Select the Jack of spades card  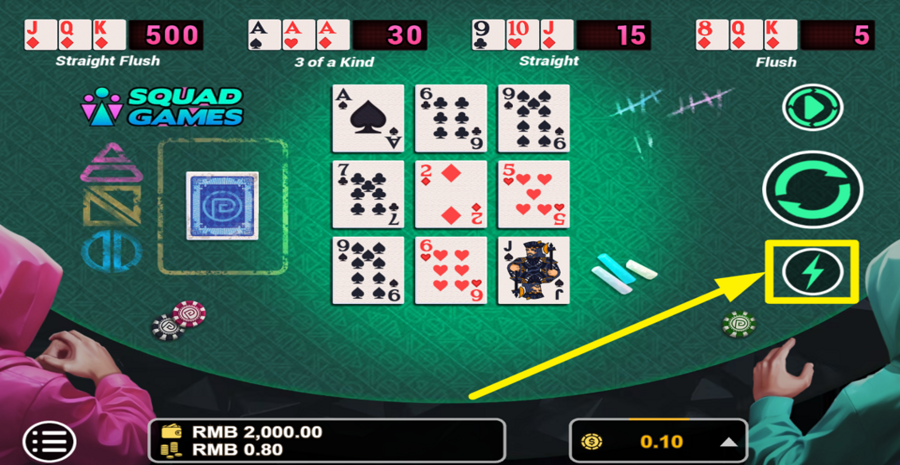coord(533,270)
